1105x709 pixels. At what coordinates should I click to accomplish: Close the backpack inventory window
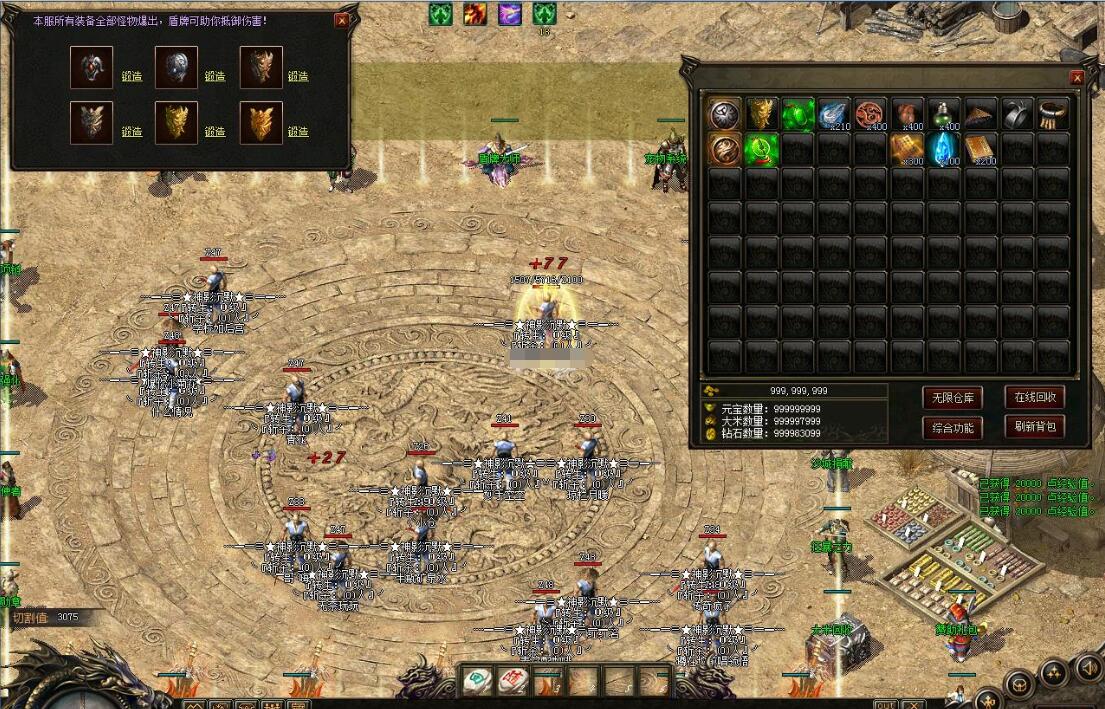point(1077,78)
